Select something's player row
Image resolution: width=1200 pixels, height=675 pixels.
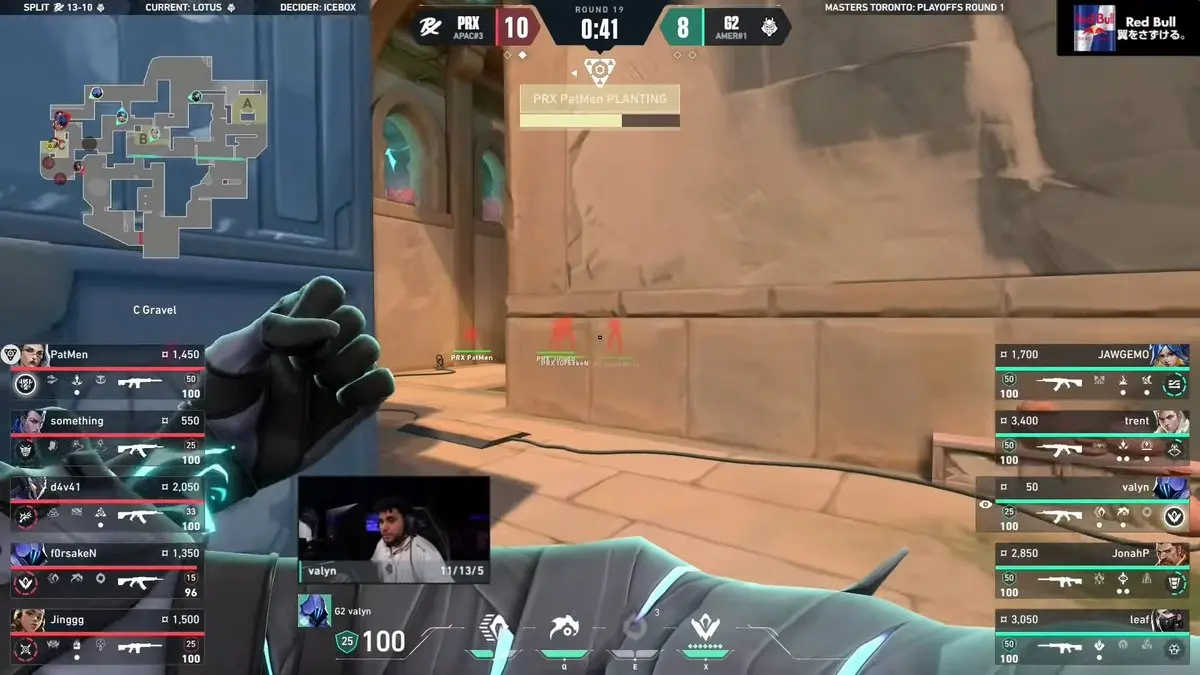click(106, 435)
